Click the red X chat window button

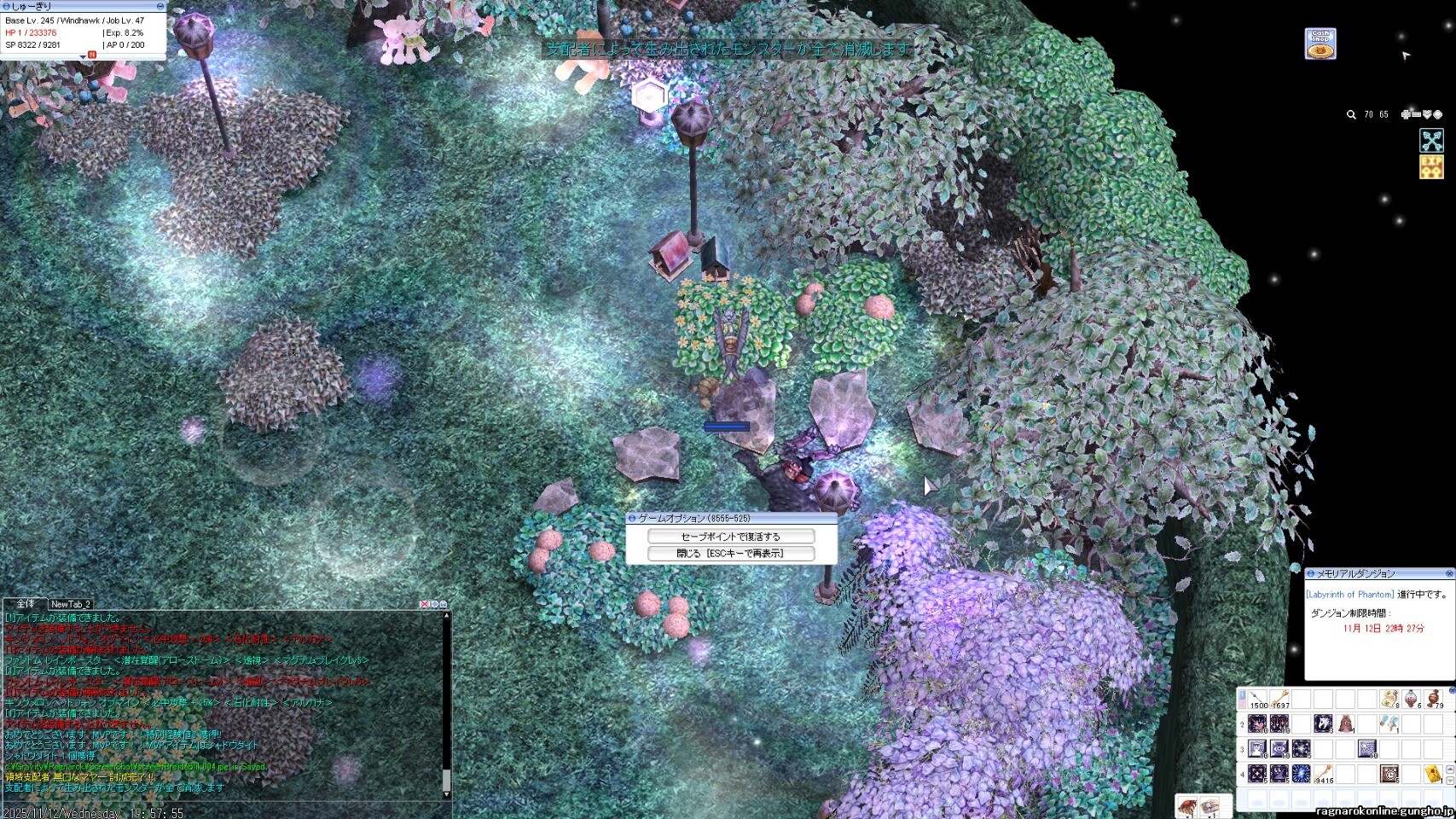(424, 604)
